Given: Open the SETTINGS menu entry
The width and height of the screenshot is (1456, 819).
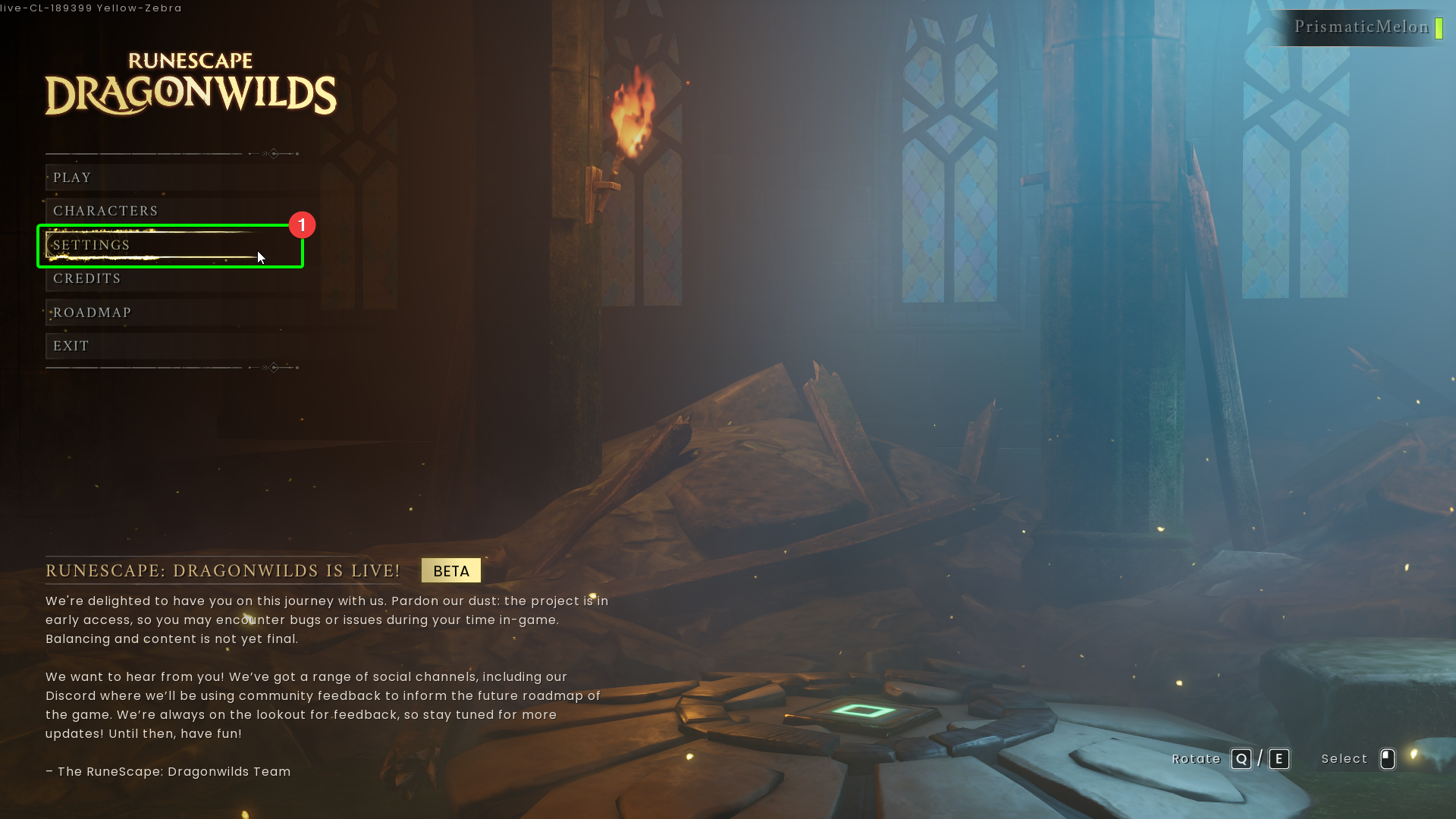Looking at the screenshot, I should pyautogui.click(x=91, y=245).
